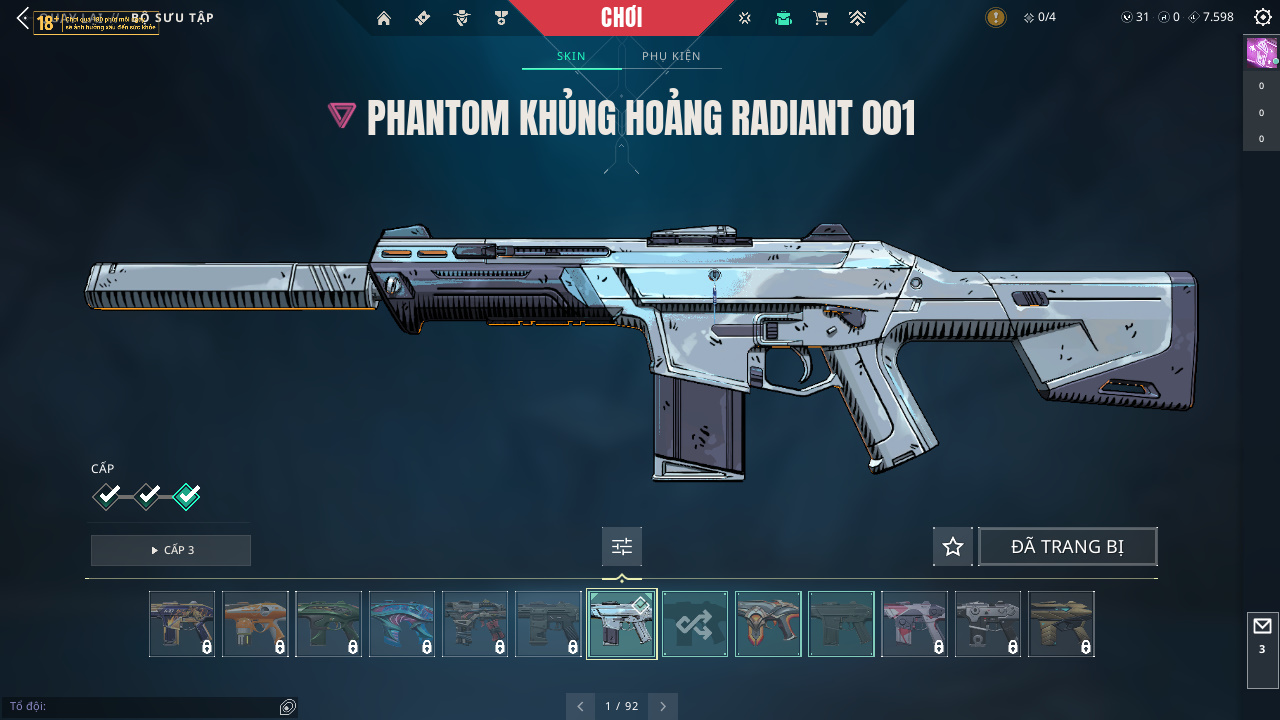Open the settings gear icon
Viewport: 1280px width, 720px height.
1262,18
